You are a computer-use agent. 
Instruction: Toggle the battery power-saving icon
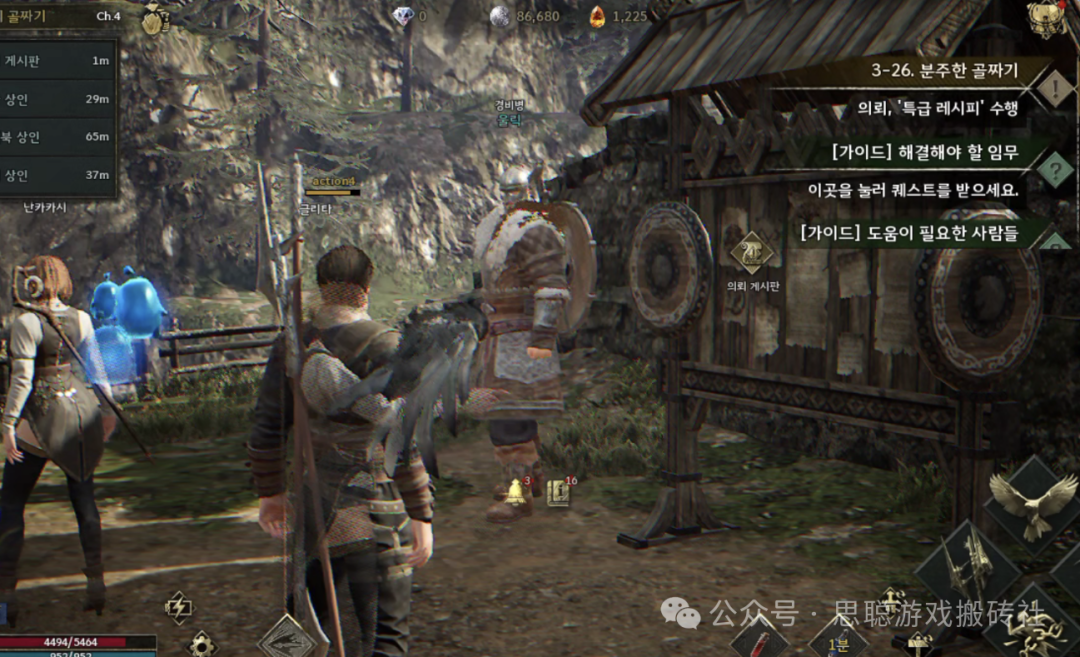[x=178, y=606]
